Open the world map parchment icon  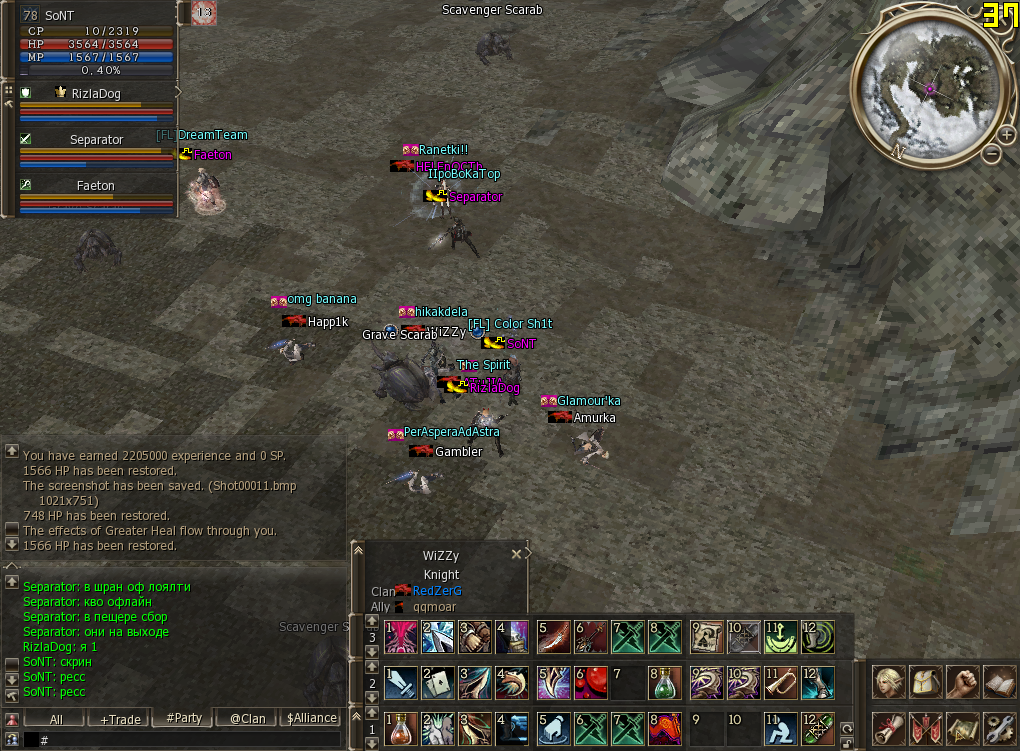[961, 726]
